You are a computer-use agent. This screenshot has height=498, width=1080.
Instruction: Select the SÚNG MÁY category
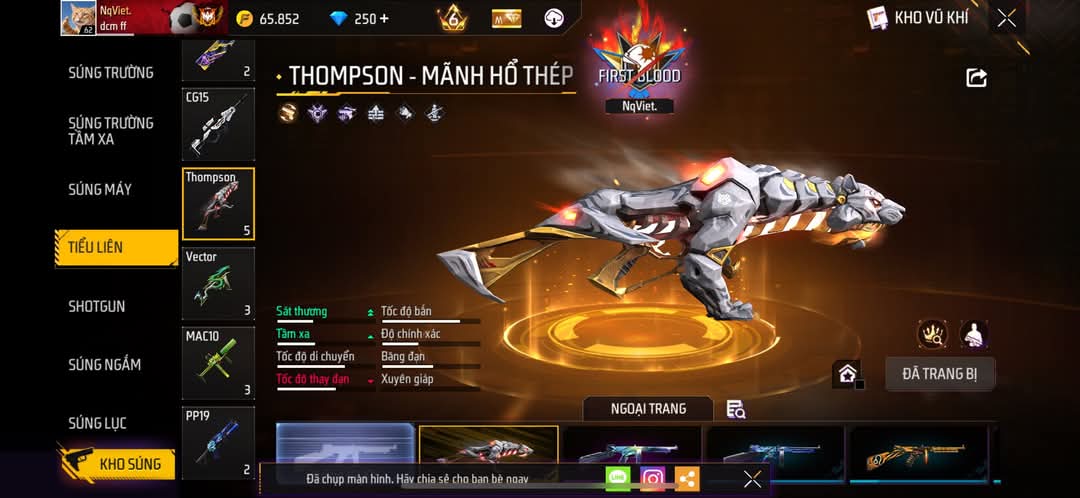pos(100,189)
